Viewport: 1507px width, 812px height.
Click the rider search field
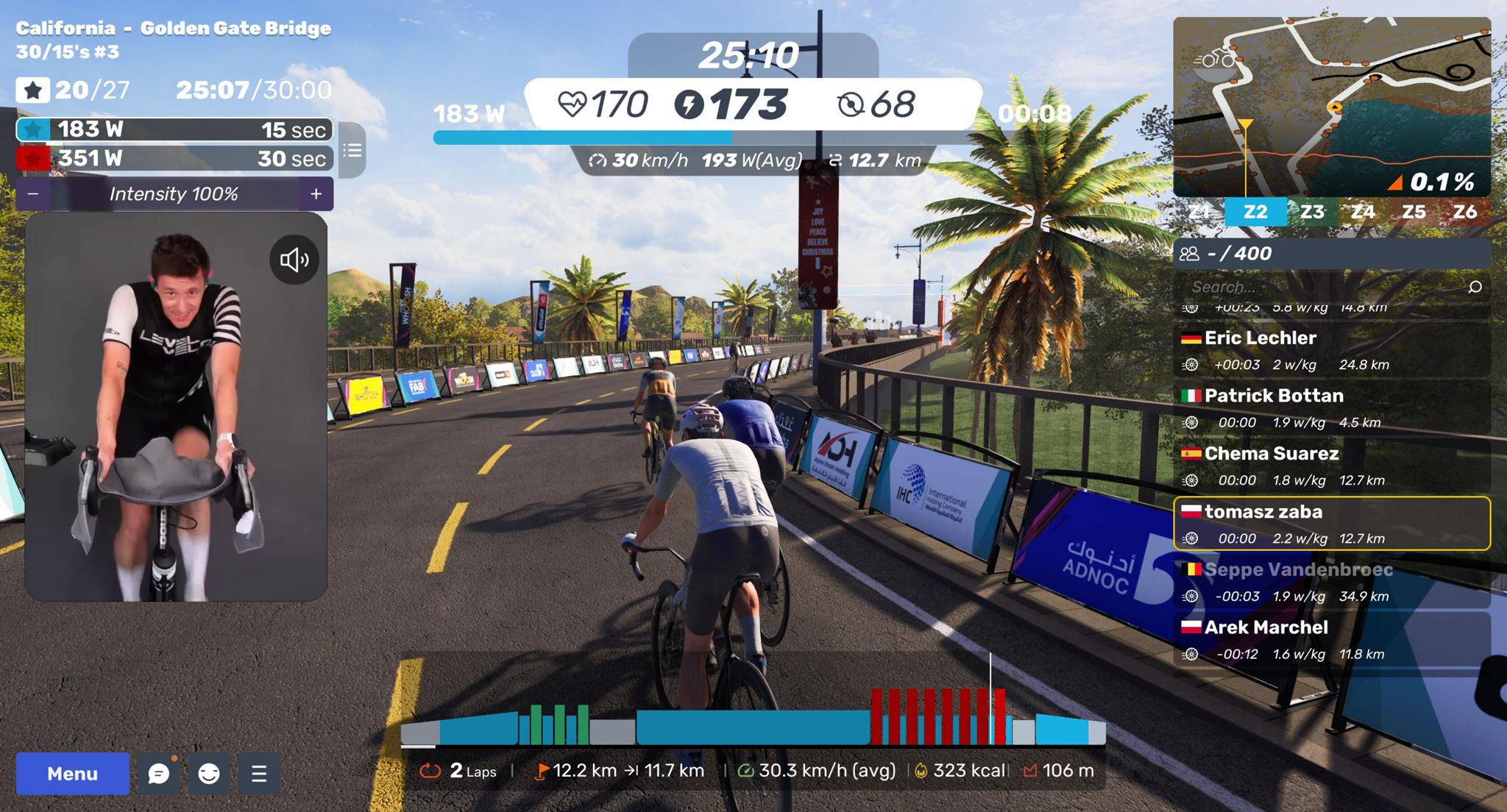[1325, 287]
